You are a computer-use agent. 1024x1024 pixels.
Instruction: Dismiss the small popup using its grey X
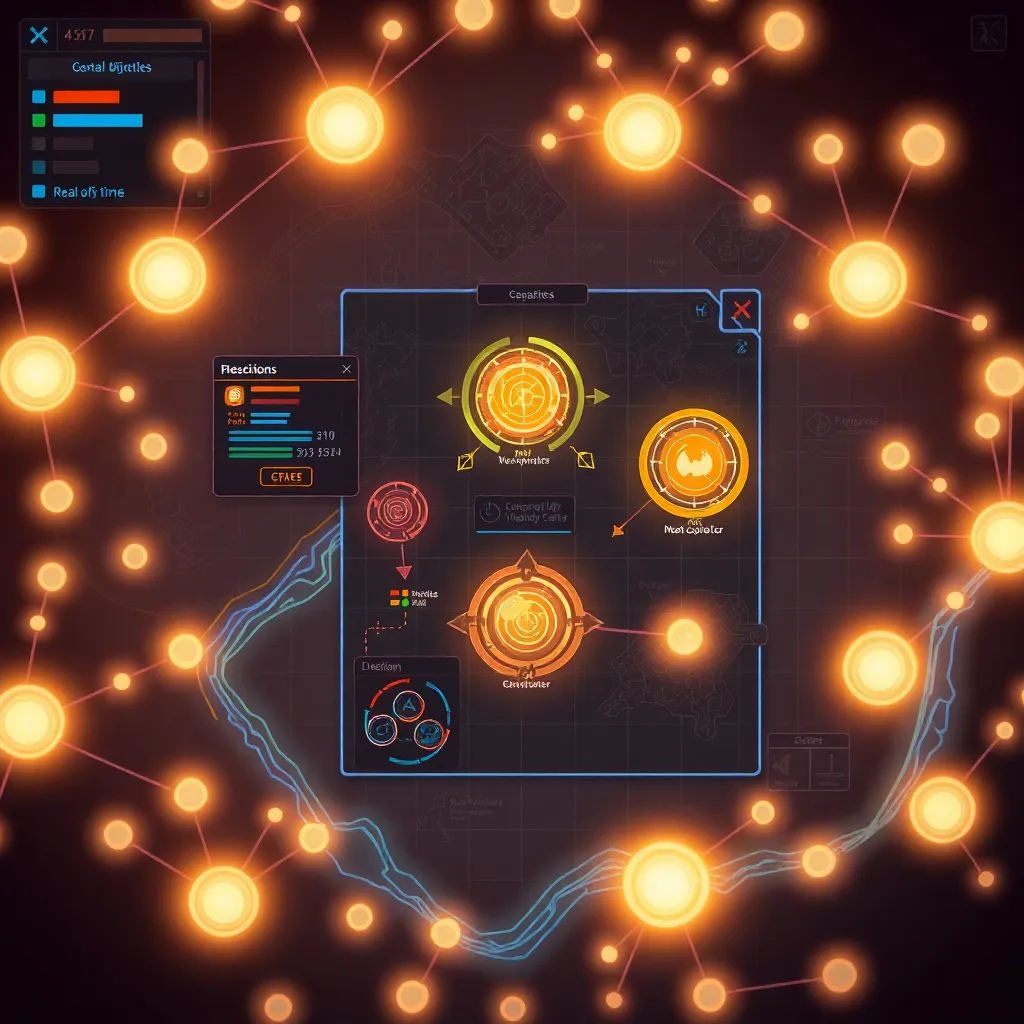(x=346, y=369)
